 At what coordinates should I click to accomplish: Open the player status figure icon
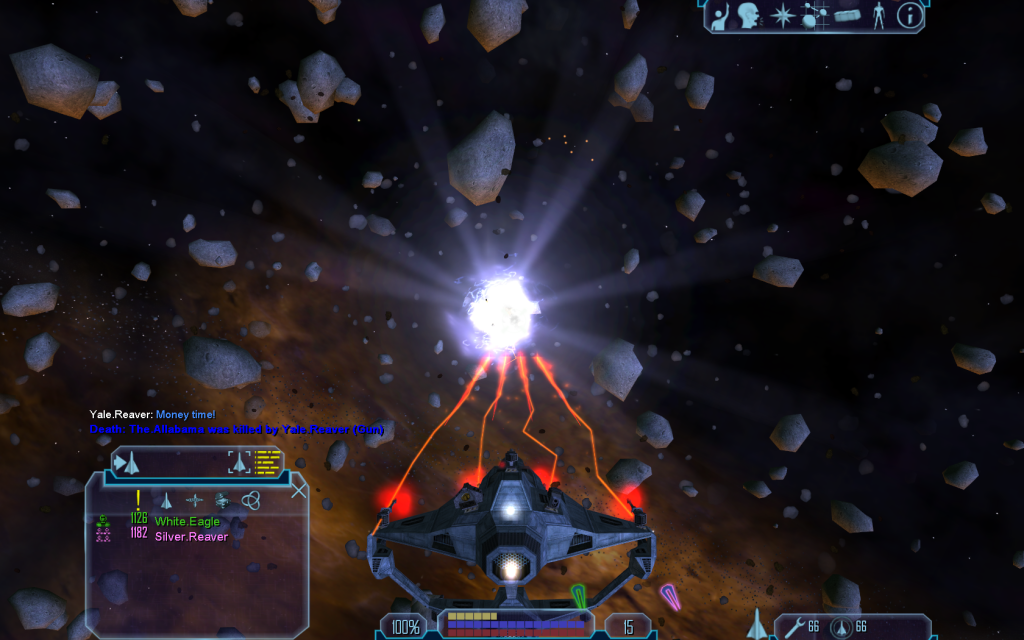click(879, 15)
